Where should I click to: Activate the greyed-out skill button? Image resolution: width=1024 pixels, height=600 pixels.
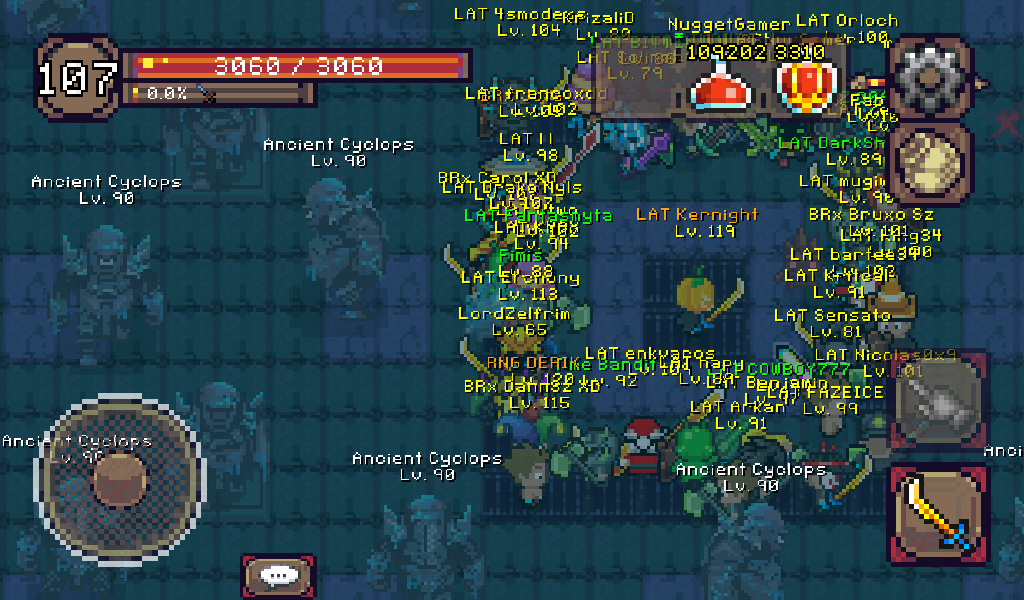coord(939,402)
